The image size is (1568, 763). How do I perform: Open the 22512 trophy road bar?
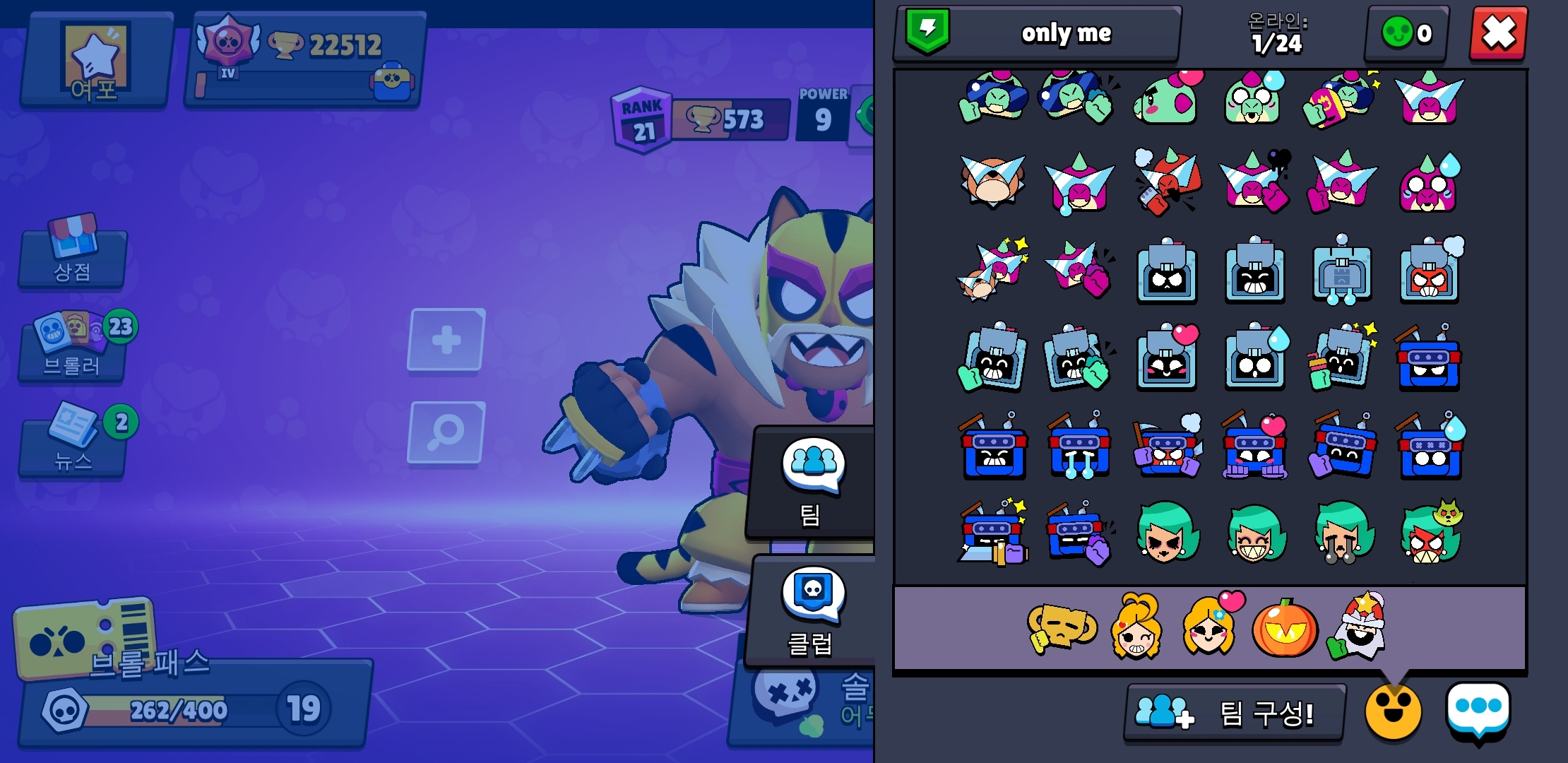pos(305,61)
